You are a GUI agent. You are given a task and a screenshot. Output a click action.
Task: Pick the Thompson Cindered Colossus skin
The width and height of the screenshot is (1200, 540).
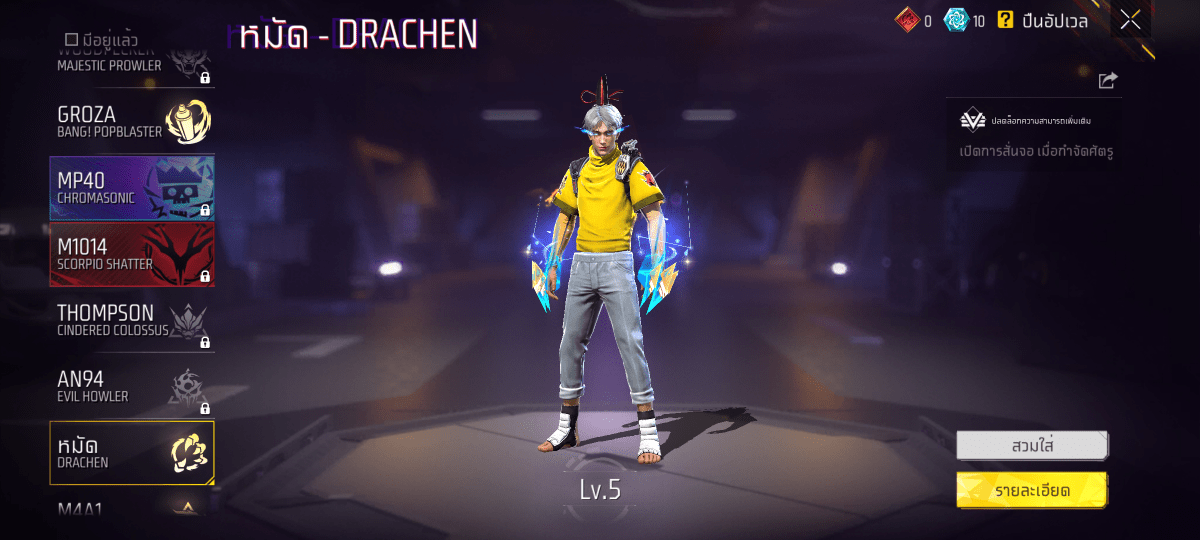tap(131, 321)
